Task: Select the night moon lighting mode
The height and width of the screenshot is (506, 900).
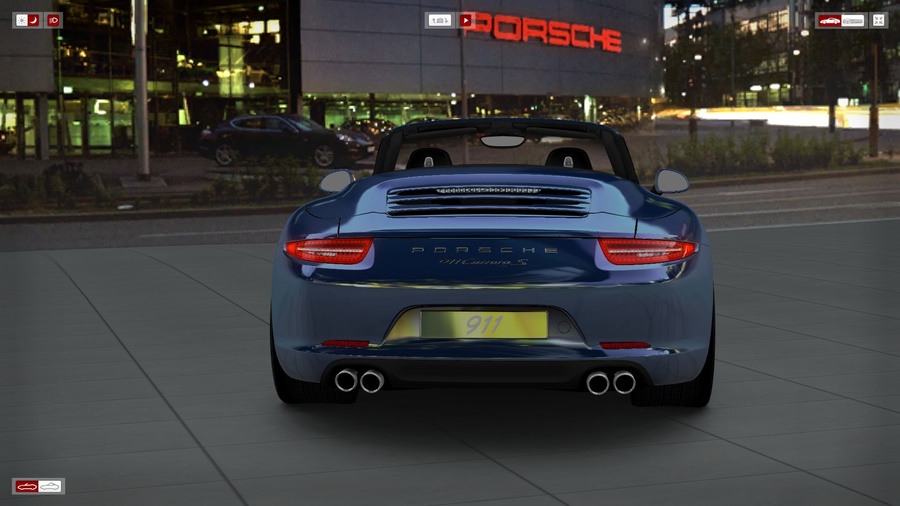Action: pyautogui.click(x=33, y=20)
